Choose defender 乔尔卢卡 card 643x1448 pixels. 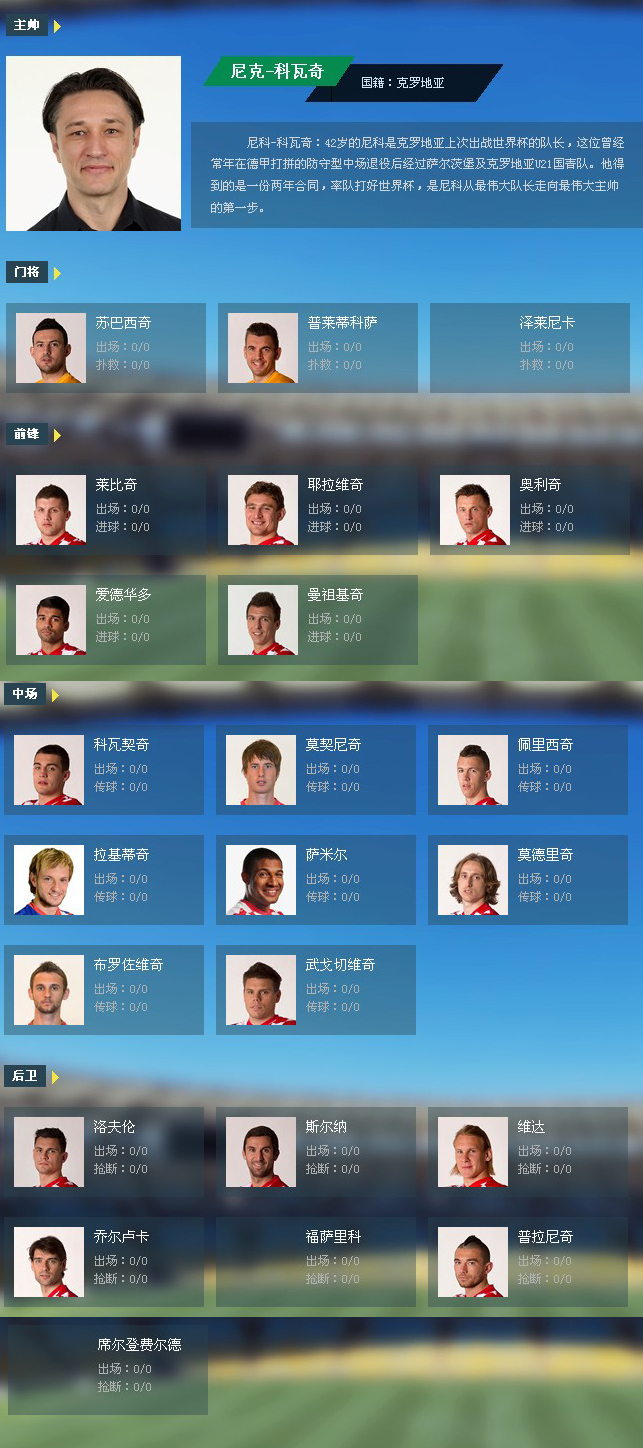[104, 1262]
